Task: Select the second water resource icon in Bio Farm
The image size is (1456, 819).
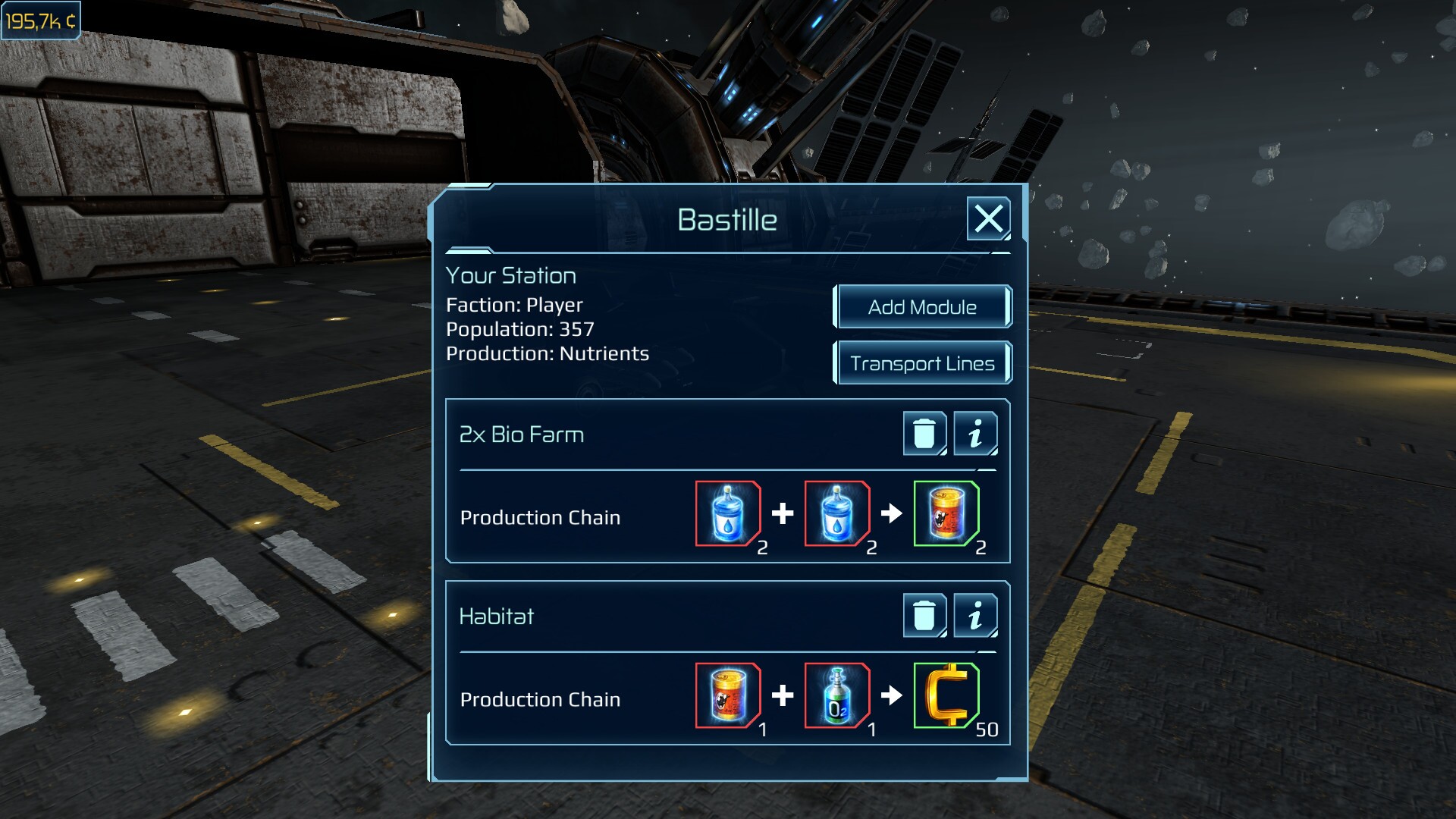Action: click(836, 513)
